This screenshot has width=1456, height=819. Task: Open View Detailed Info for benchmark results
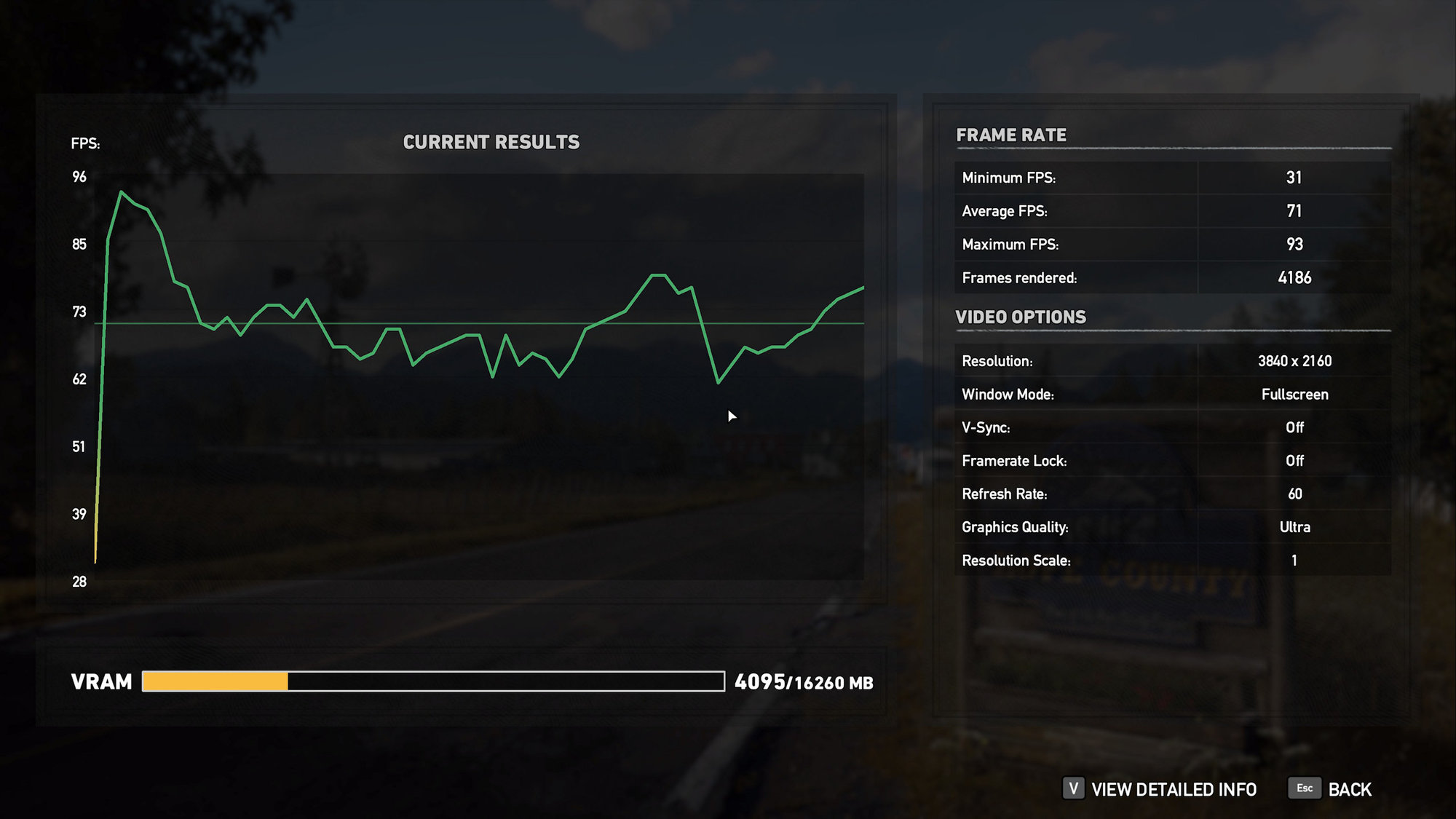[x=1173, y=789]
